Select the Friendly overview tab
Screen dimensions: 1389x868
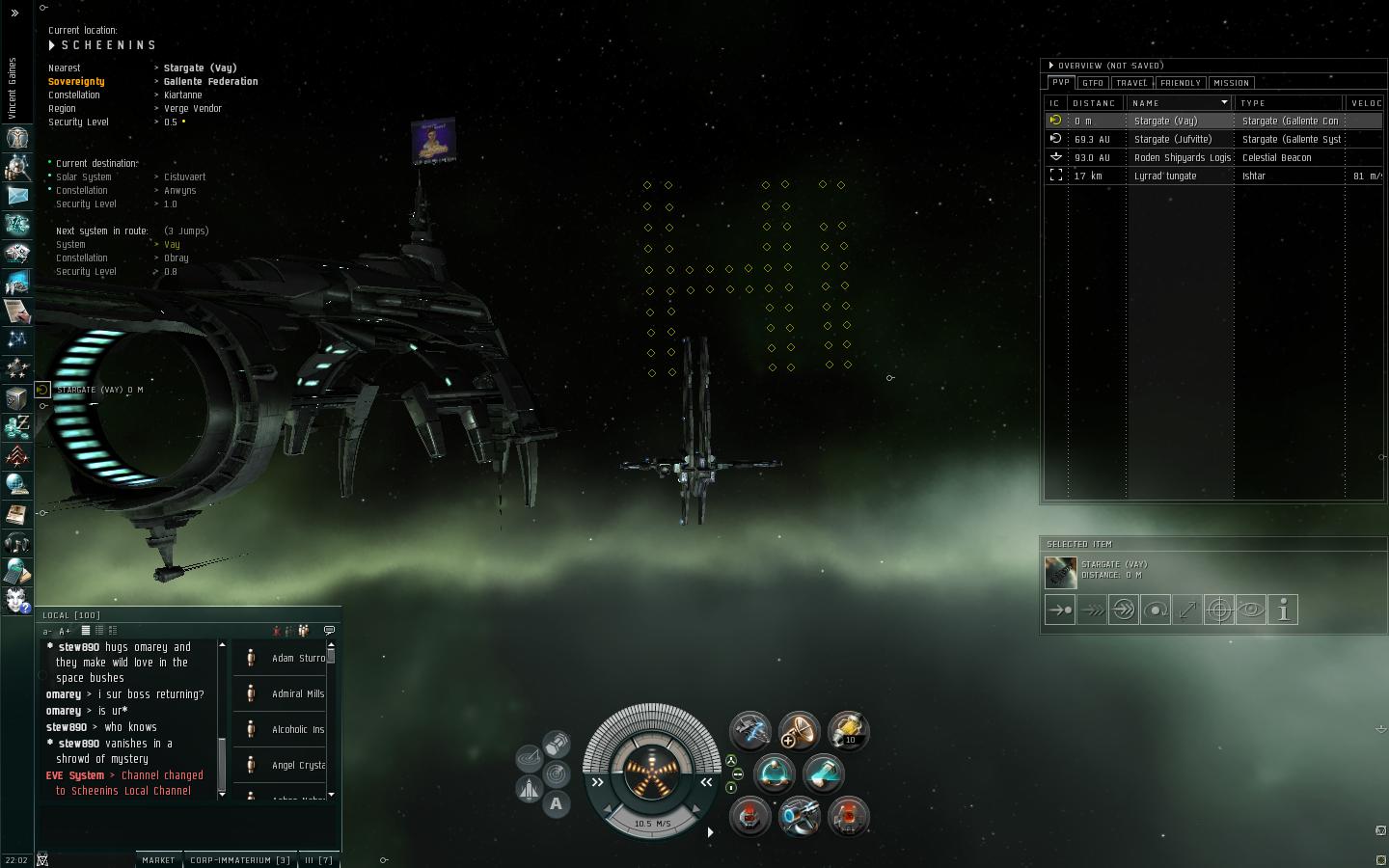[x=1180, y=83]
